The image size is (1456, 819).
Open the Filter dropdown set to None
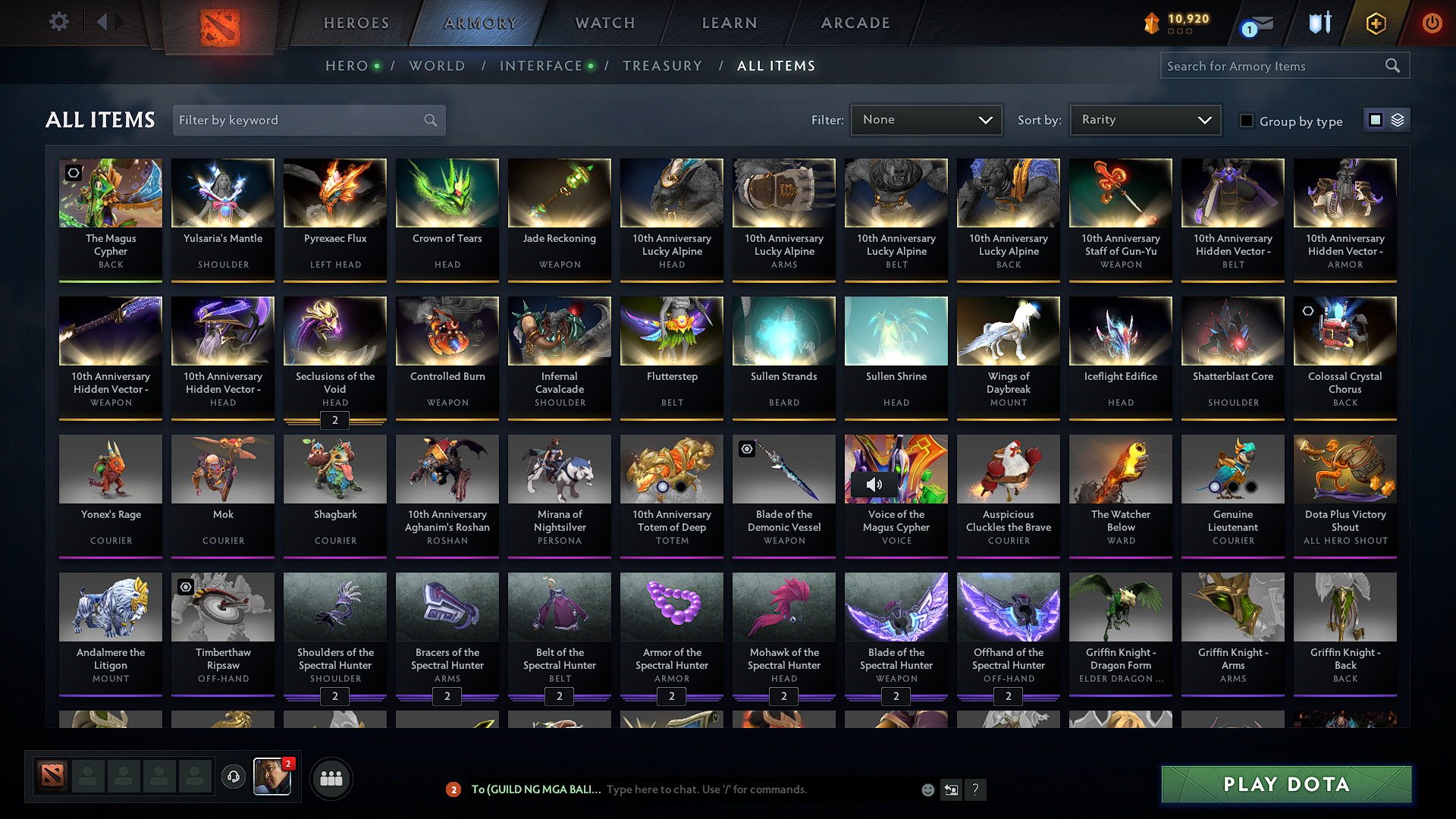(926, 120)
